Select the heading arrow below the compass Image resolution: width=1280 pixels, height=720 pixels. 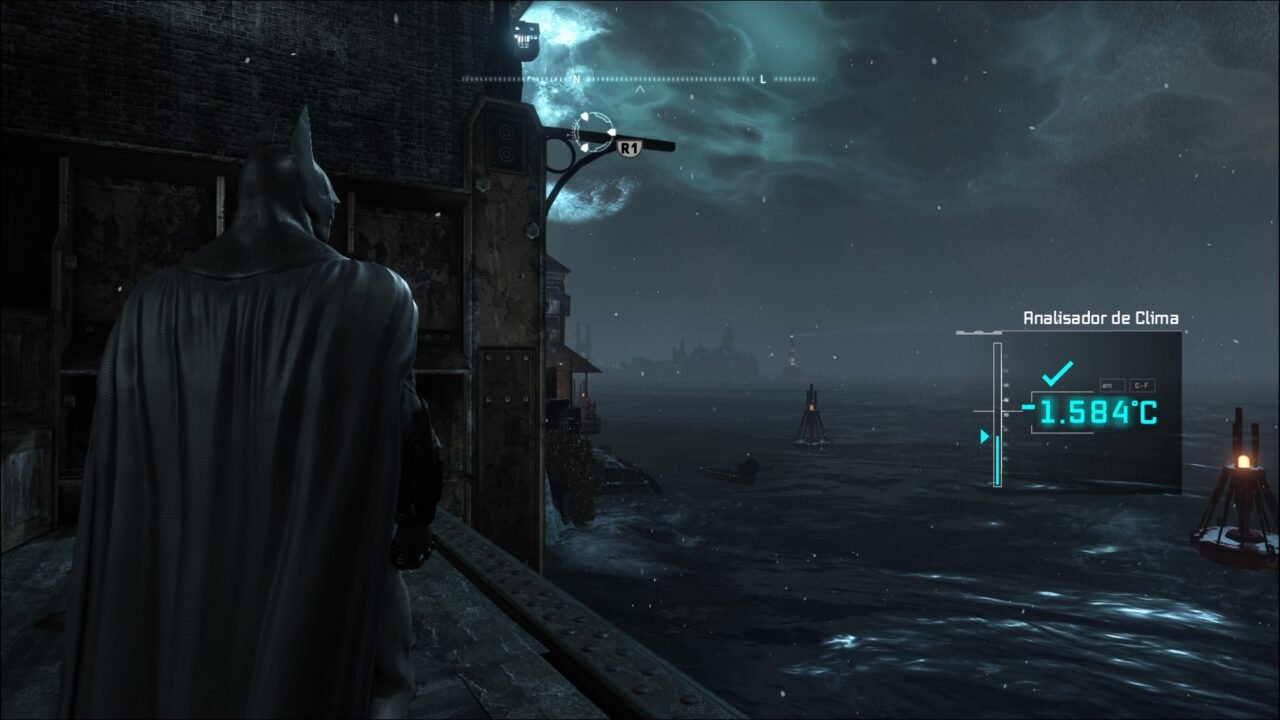(640, 89)
